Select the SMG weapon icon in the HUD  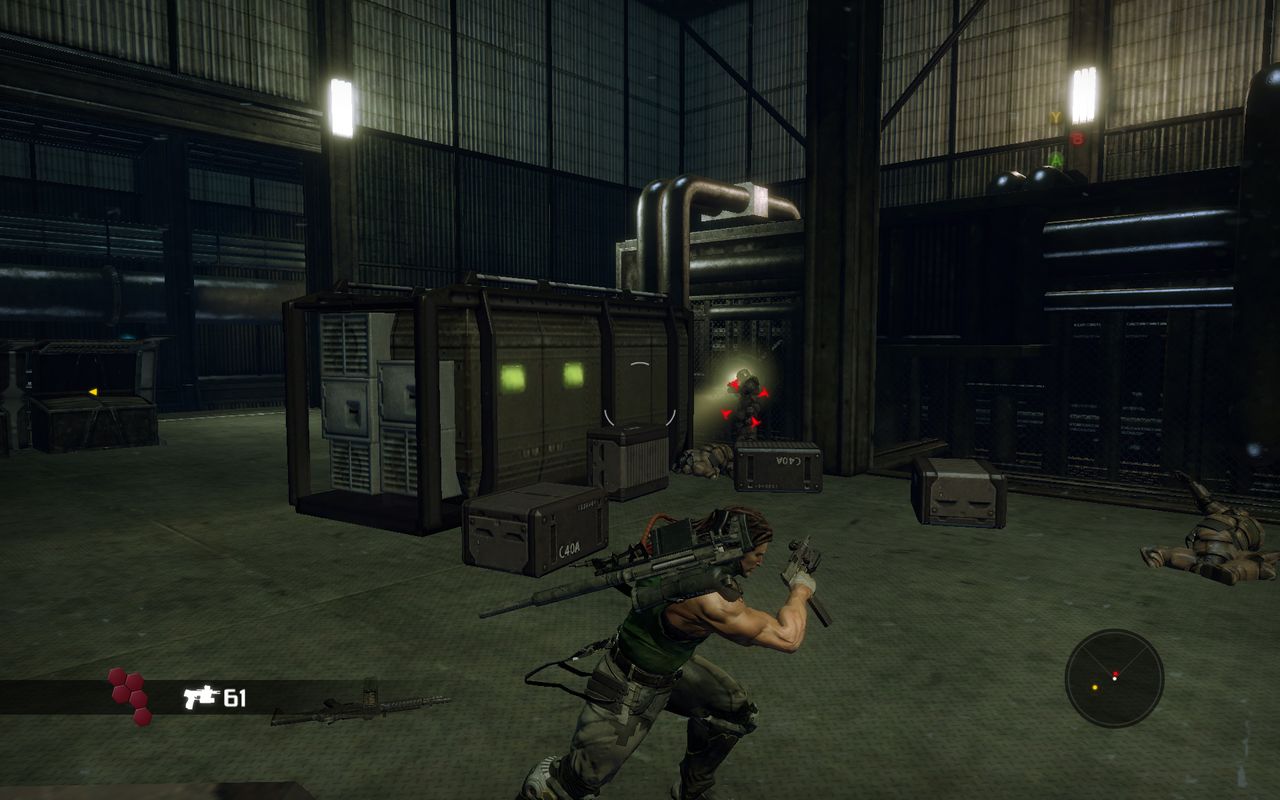[199, 697]
